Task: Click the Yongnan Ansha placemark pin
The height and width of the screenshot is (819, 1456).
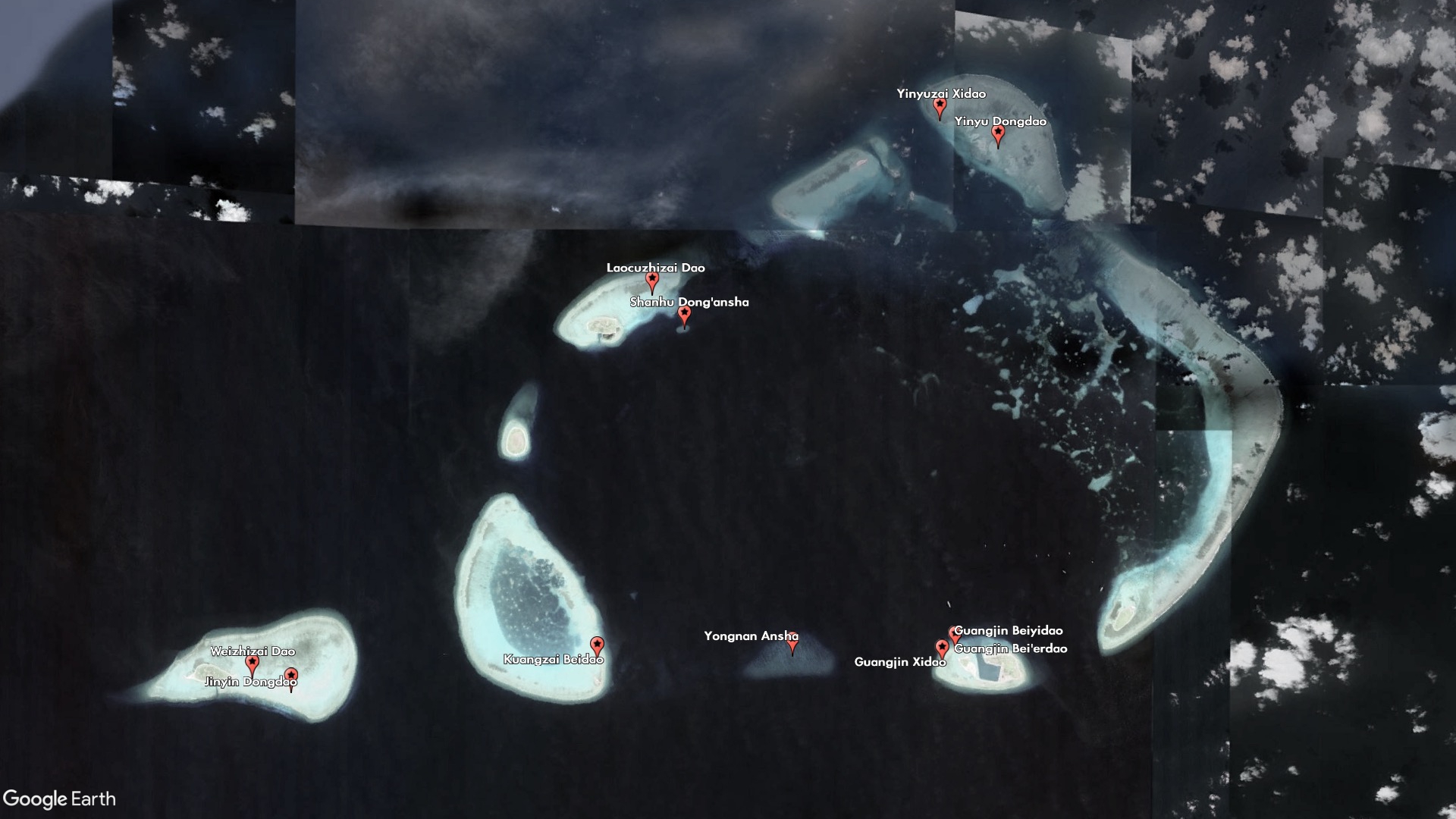Action: pos(793,644)
